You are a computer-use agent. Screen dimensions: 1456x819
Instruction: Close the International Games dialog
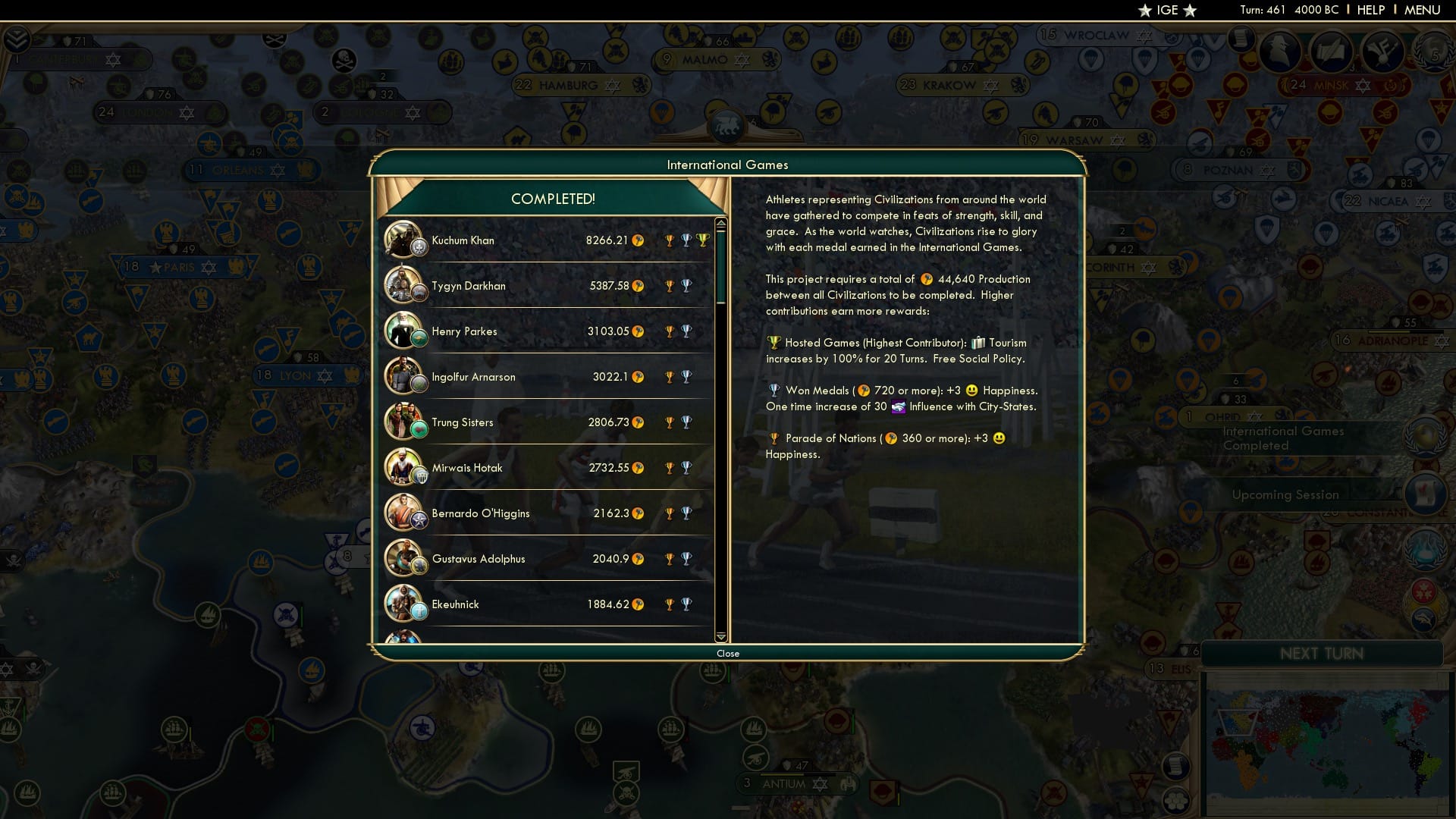tap(727, 653)
